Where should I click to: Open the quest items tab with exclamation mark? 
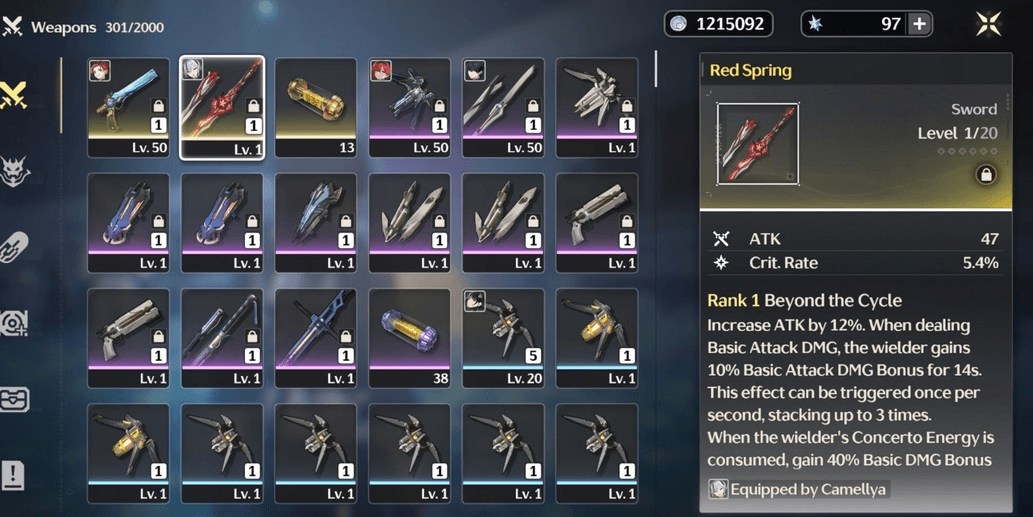pyautogui.click(x=14, y=475)
